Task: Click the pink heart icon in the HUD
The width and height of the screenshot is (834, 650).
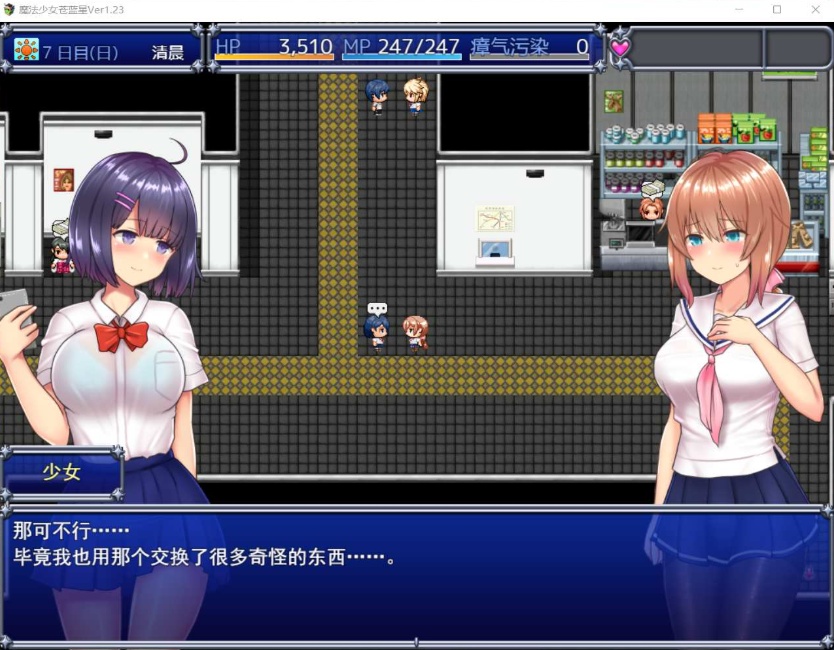Action: [620, 47]
